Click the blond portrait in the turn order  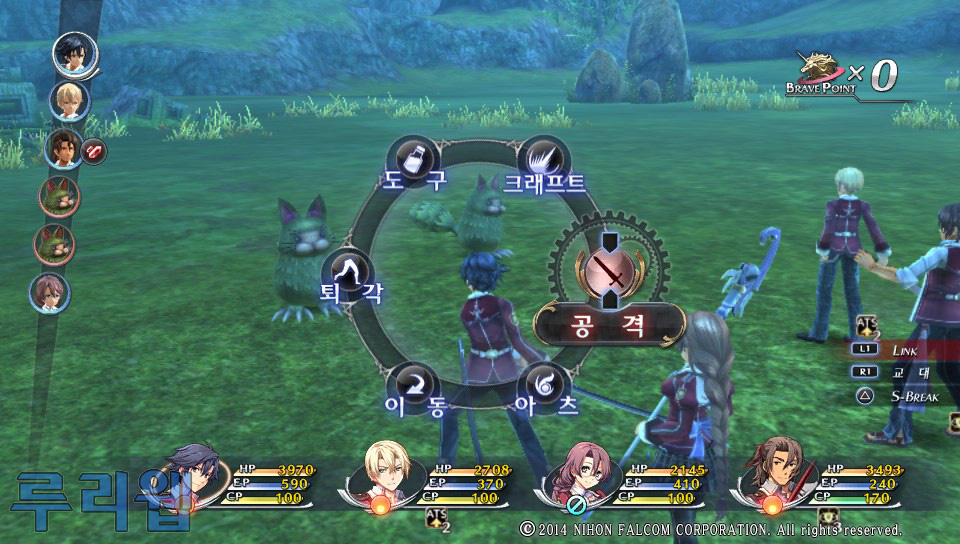point(70,100)
